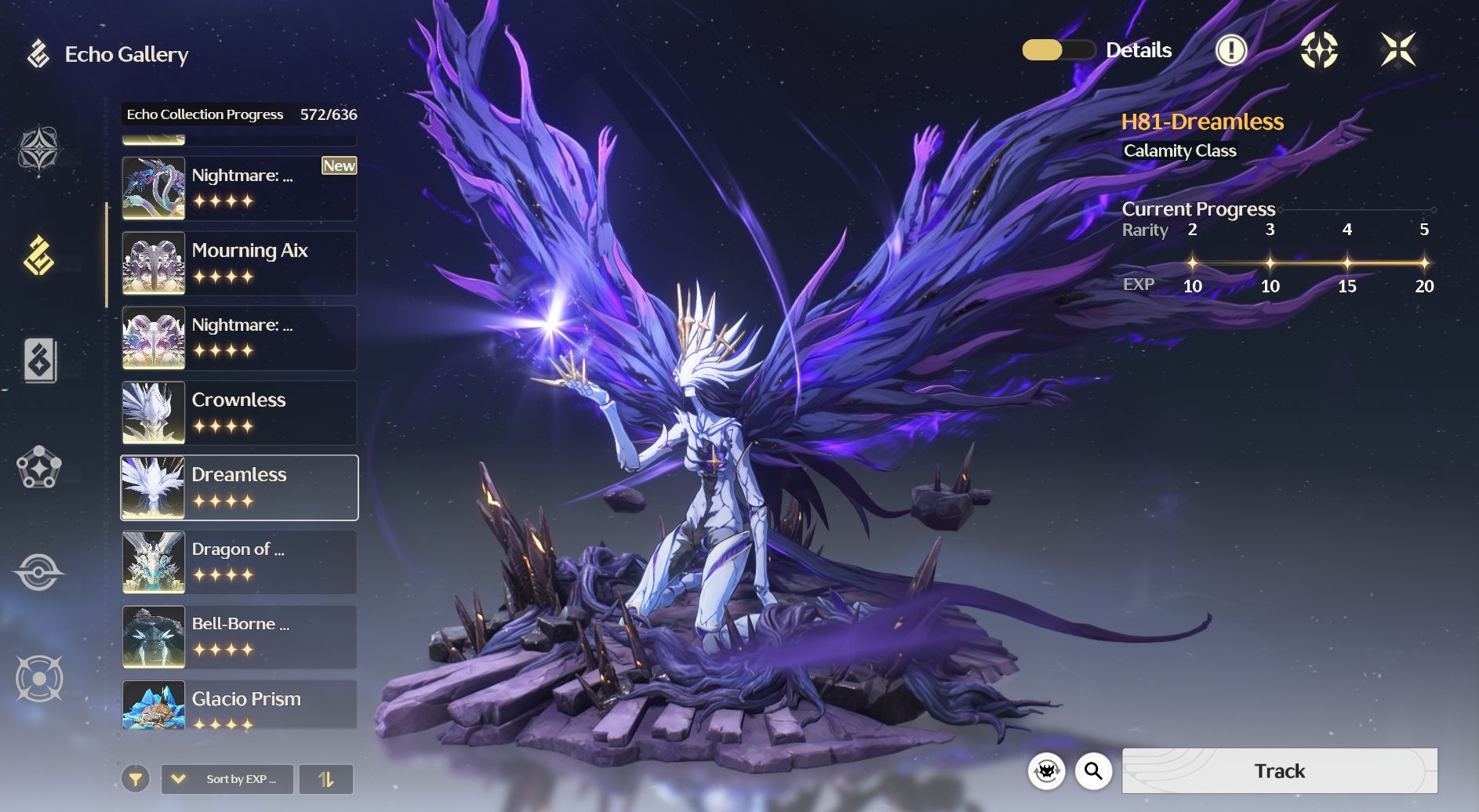Open the Sort by EXP dropdown
This screenshot has height=812, width=1479.
tap(227, 779)
